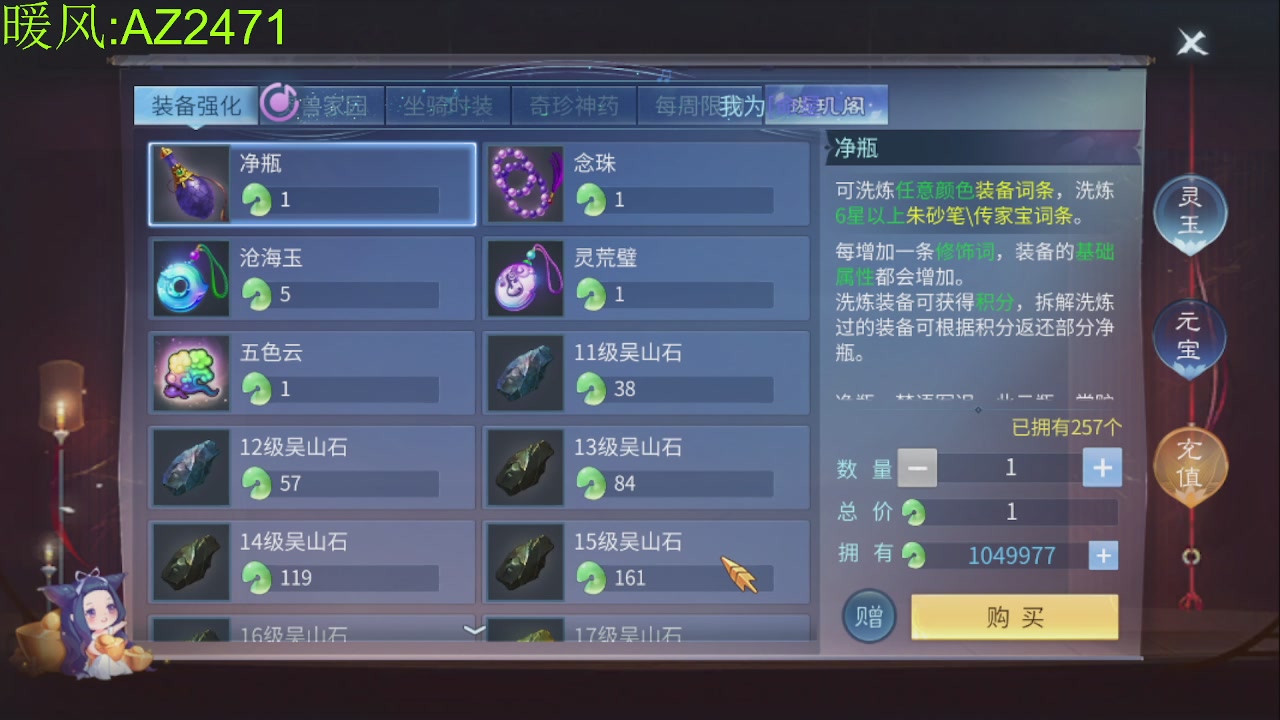1280x720 pixels.
Task: Select the 念珠 prayer beads item icon
Action: point(525,184)
